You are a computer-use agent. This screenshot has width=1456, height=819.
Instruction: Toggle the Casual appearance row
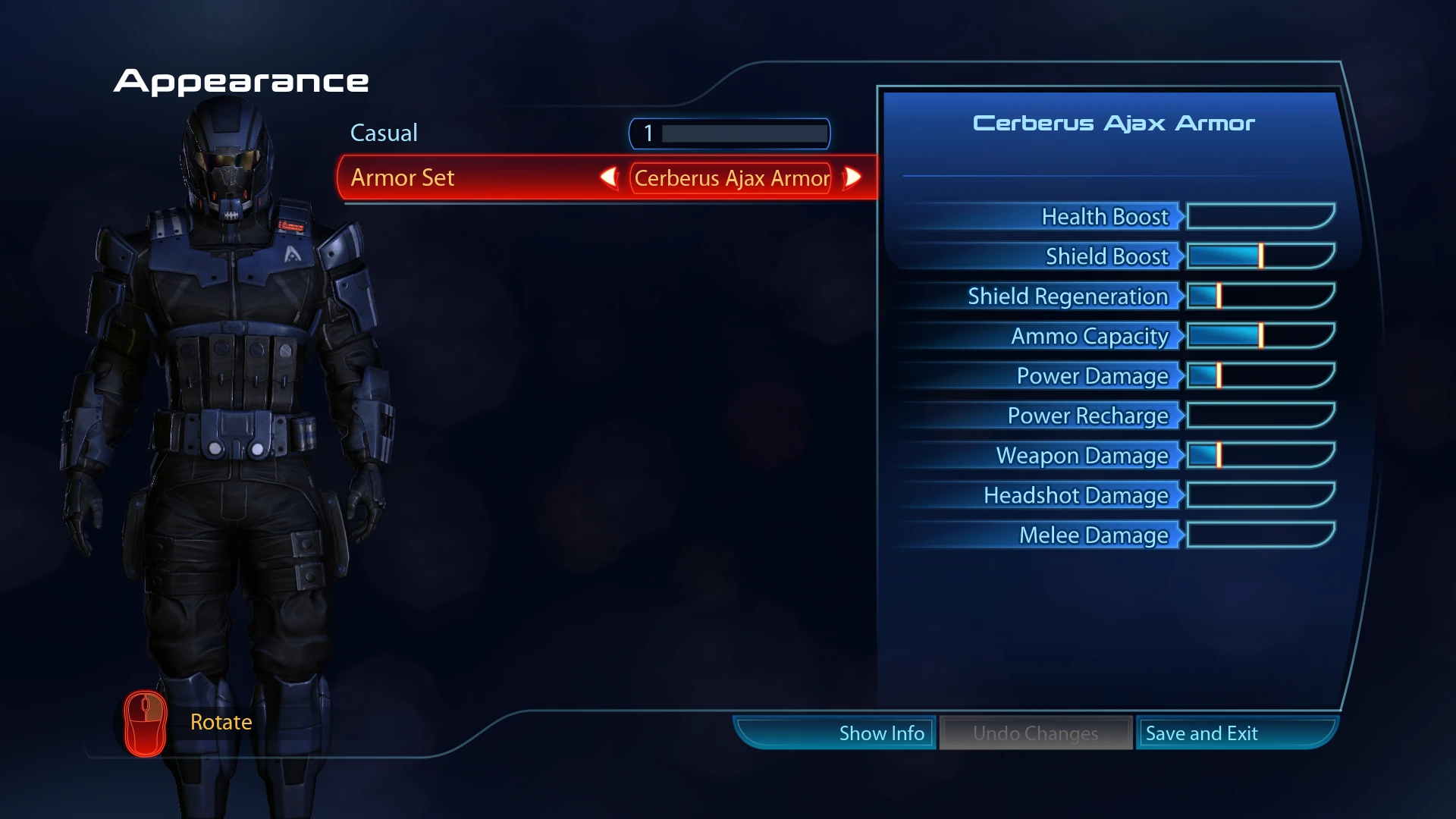tap(384, 133)
